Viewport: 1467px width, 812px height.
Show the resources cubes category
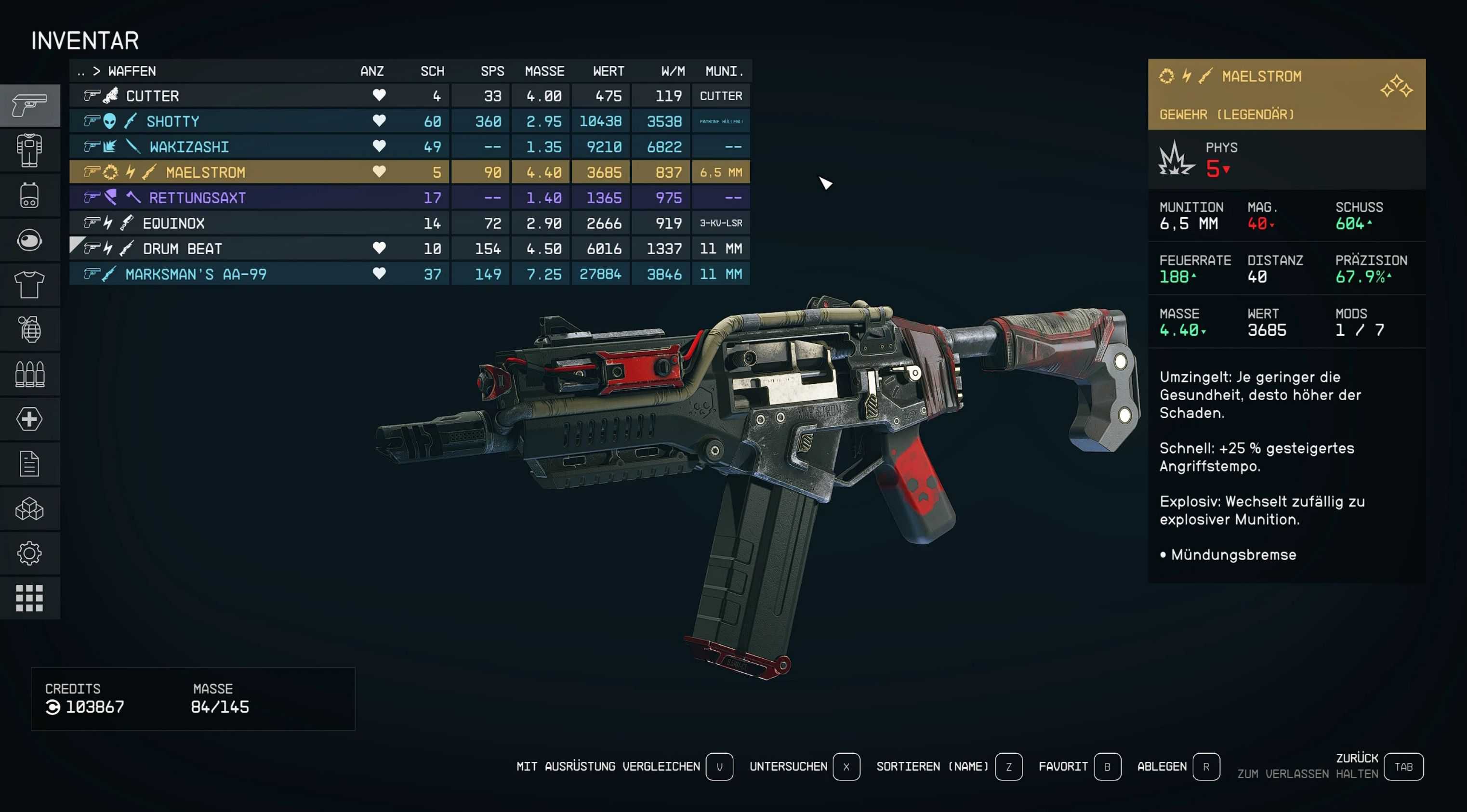(x=29, y=509)
